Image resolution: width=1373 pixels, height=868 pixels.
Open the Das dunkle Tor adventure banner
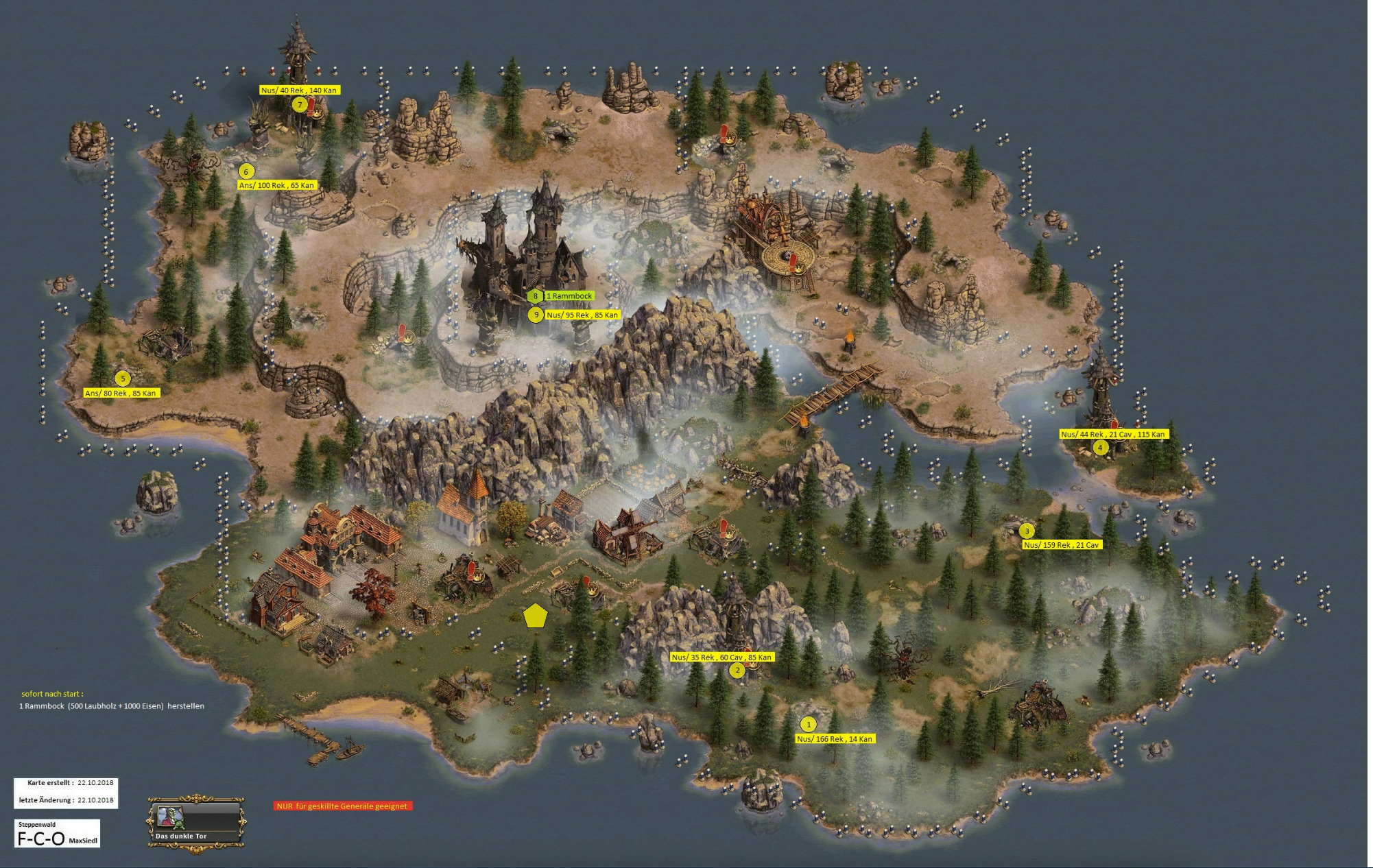(x=196, y=821)
